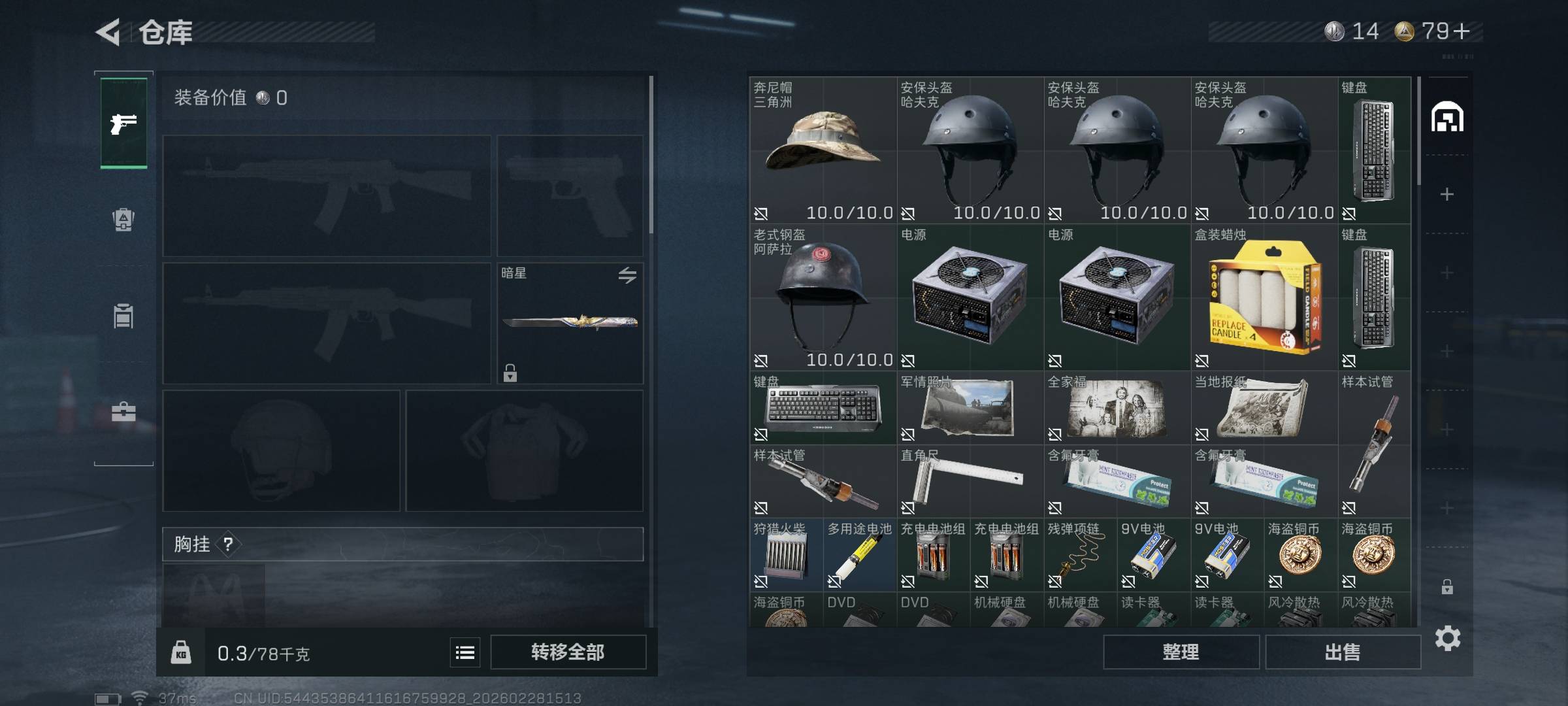Choose the 军情照片 intel photo
1568x706 pixels.
970,408
